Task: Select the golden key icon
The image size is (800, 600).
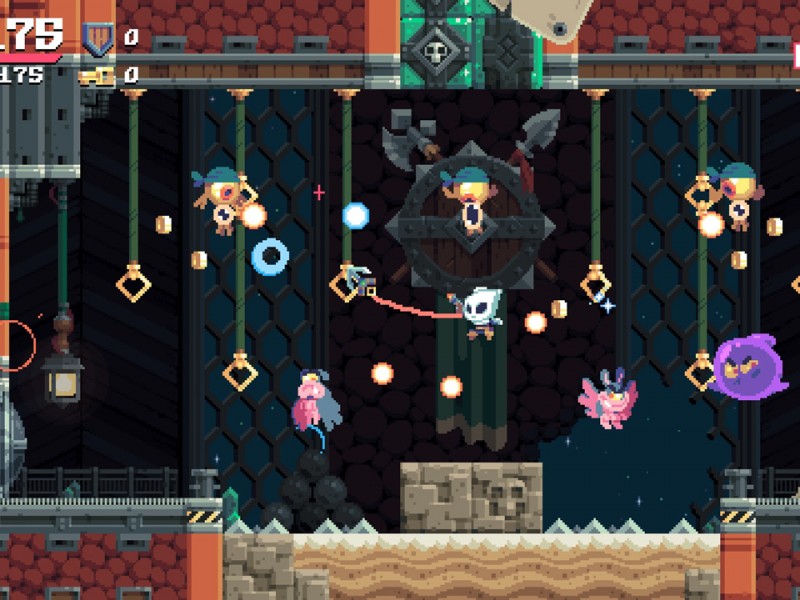Action: coord(96,75)
